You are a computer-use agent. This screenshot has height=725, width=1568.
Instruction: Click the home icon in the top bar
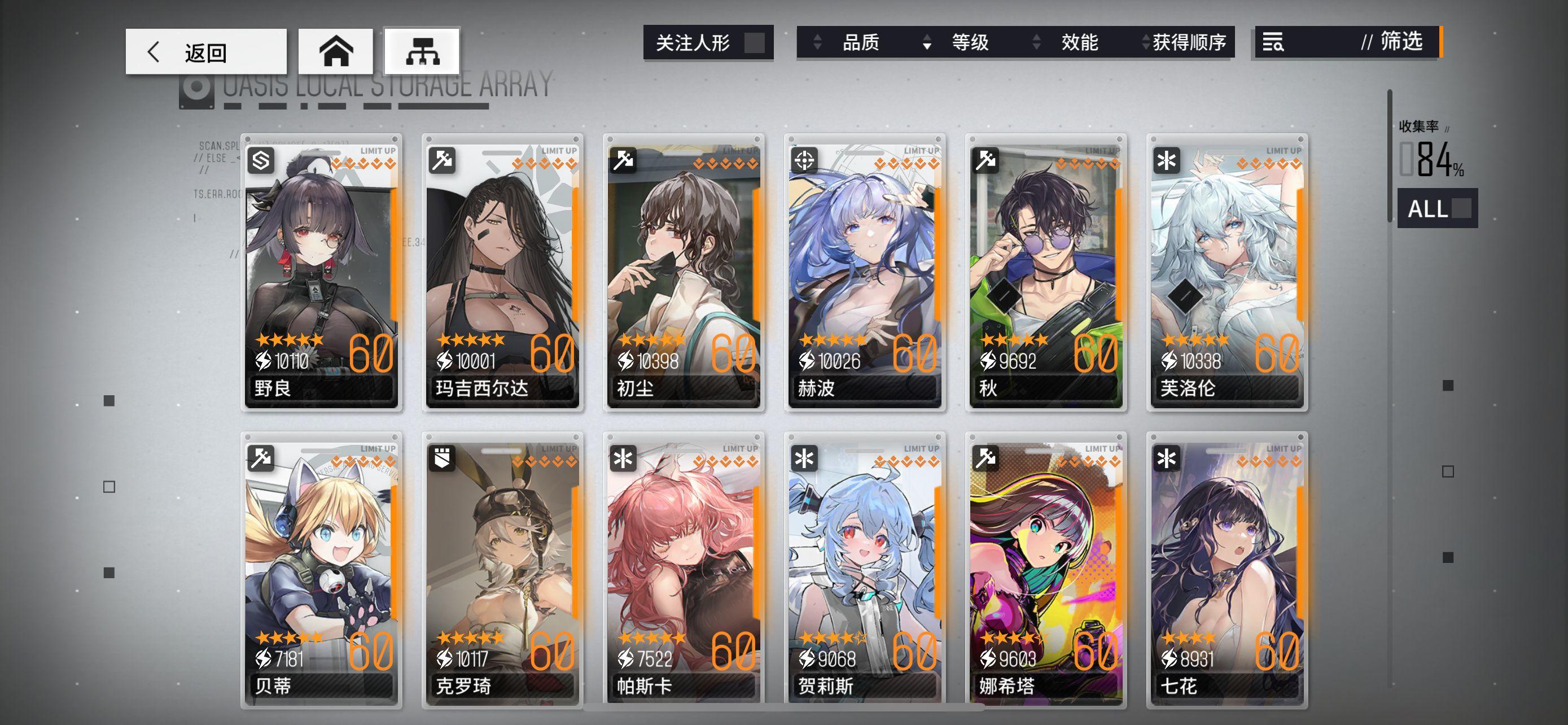point(336,52)
